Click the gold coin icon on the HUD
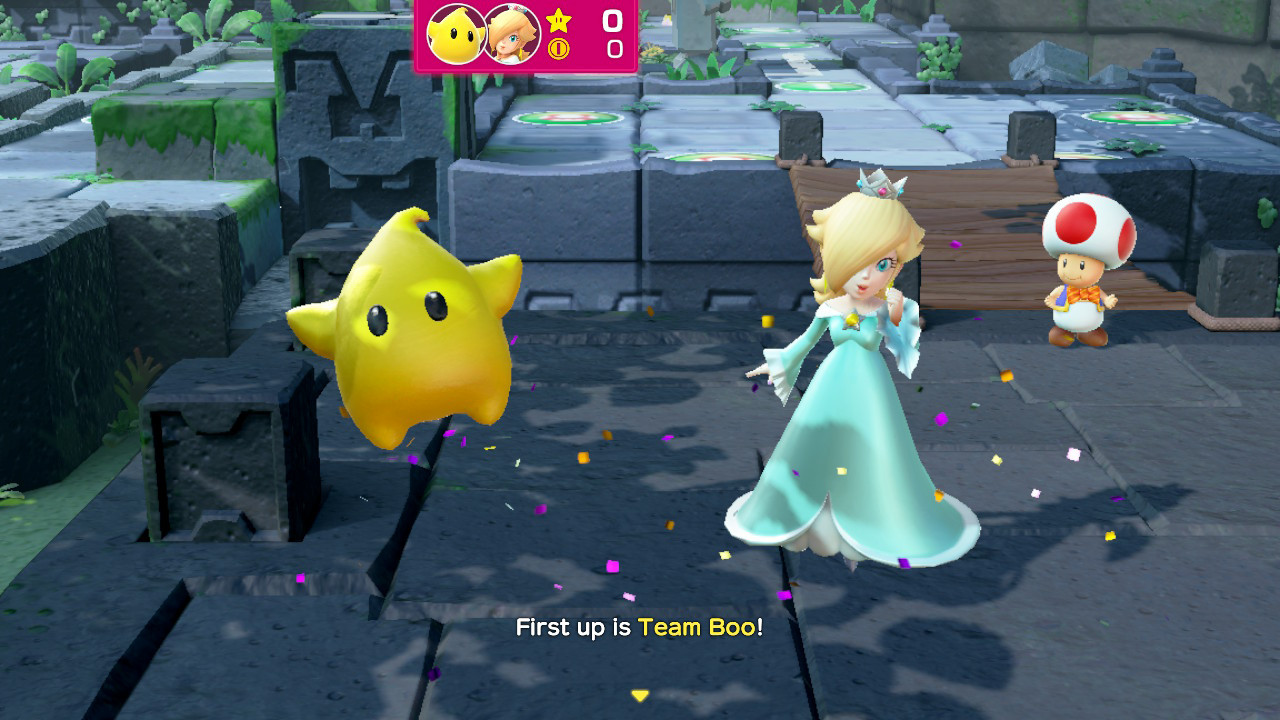Screen dimensions: 1280x720 (x=558, y=46)
